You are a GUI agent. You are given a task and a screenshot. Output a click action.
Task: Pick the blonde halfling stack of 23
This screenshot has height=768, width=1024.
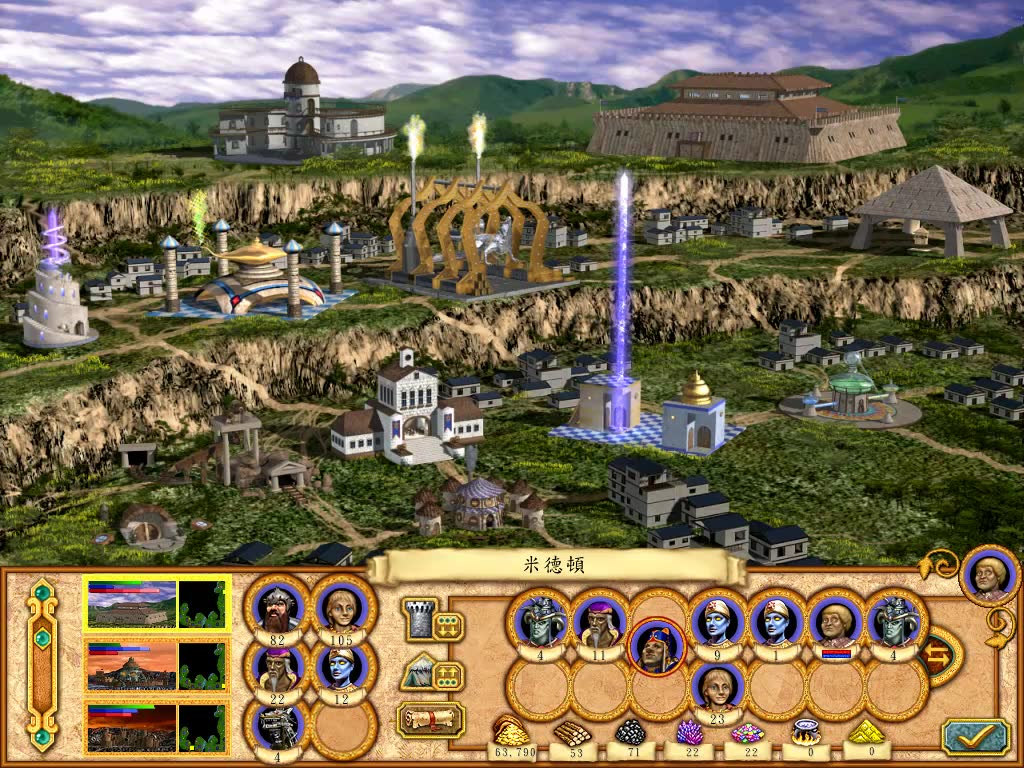click(x=717, y=690)
